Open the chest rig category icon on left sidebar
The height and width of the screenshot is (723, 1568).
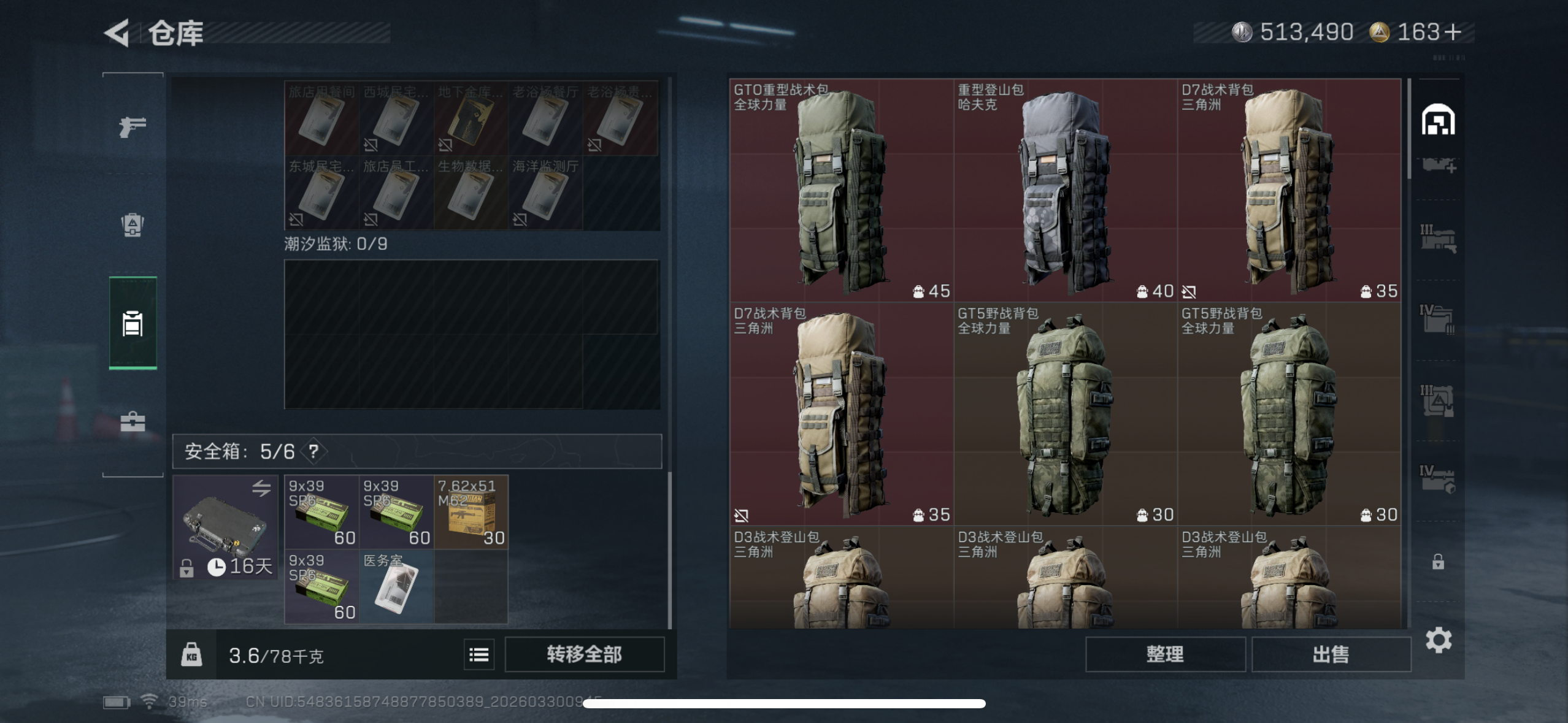132,225
